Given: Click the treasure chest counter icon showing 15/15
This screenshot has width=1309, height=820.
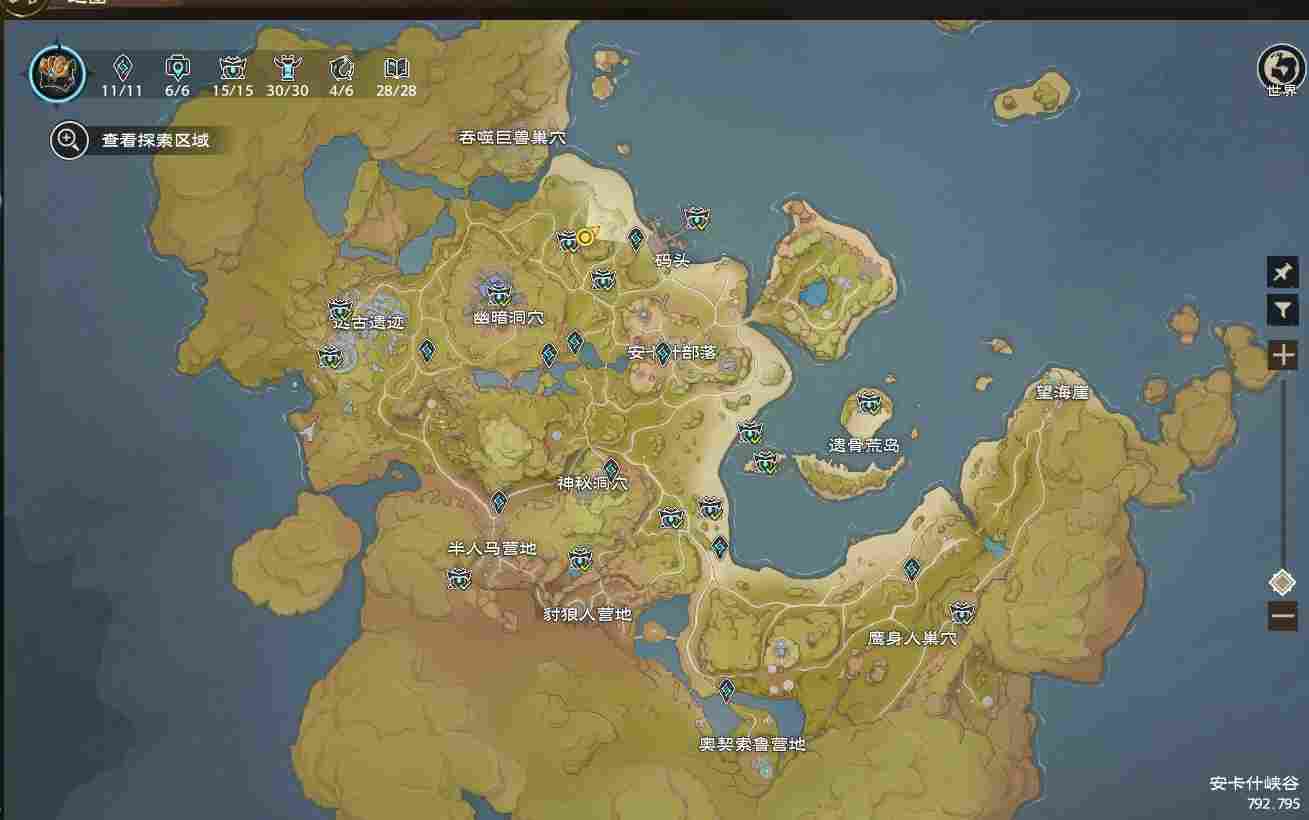Looking at the screenshot, I should (233, 67).
